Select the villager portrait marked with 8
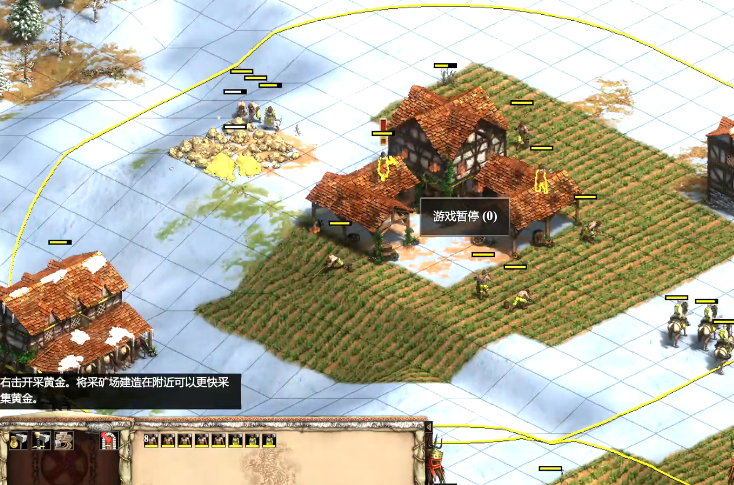Image resolution: width=734 pixels, height=485 pixels. pyautogui.click(x=151, y=440)
